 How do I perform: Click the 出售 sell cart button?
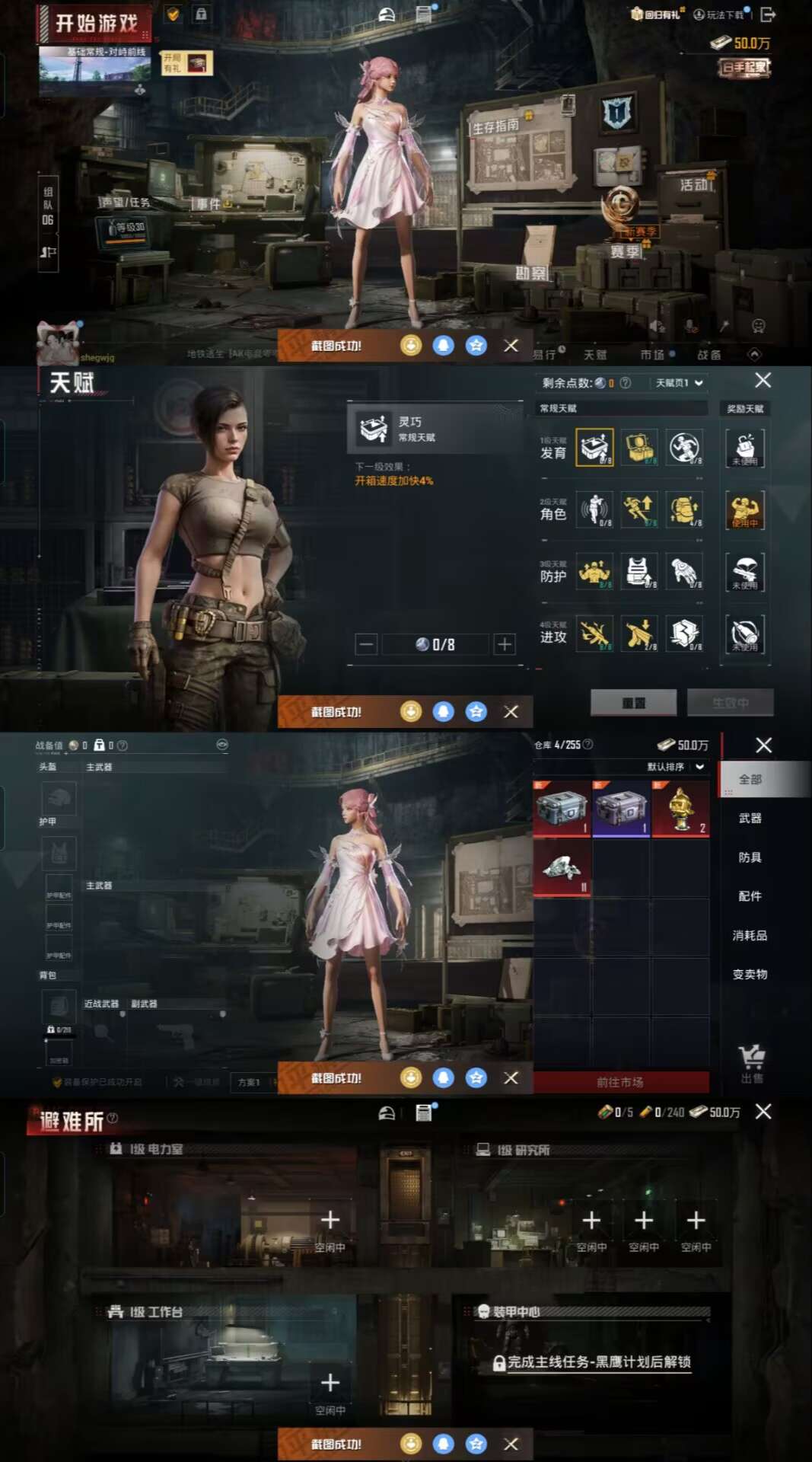coord(752,1063)
